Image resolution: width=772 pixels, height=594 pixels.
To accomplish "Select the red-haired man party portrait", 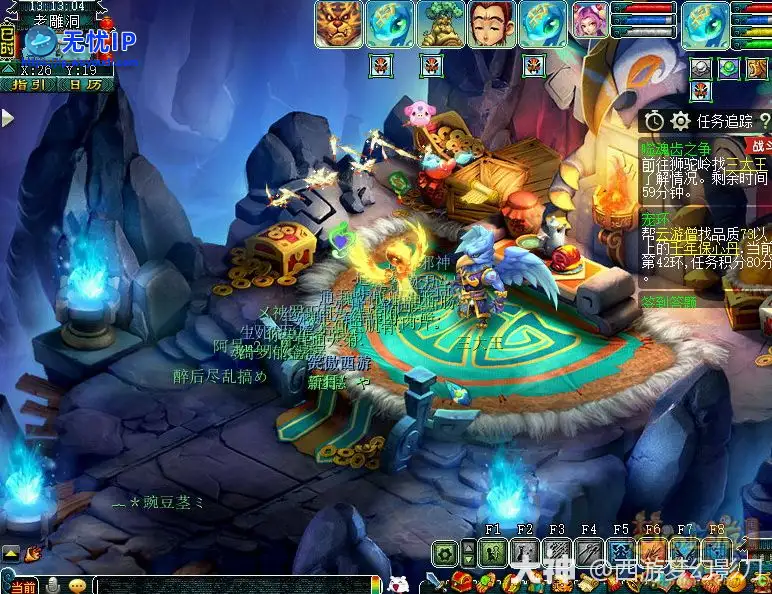I will 492,24.
